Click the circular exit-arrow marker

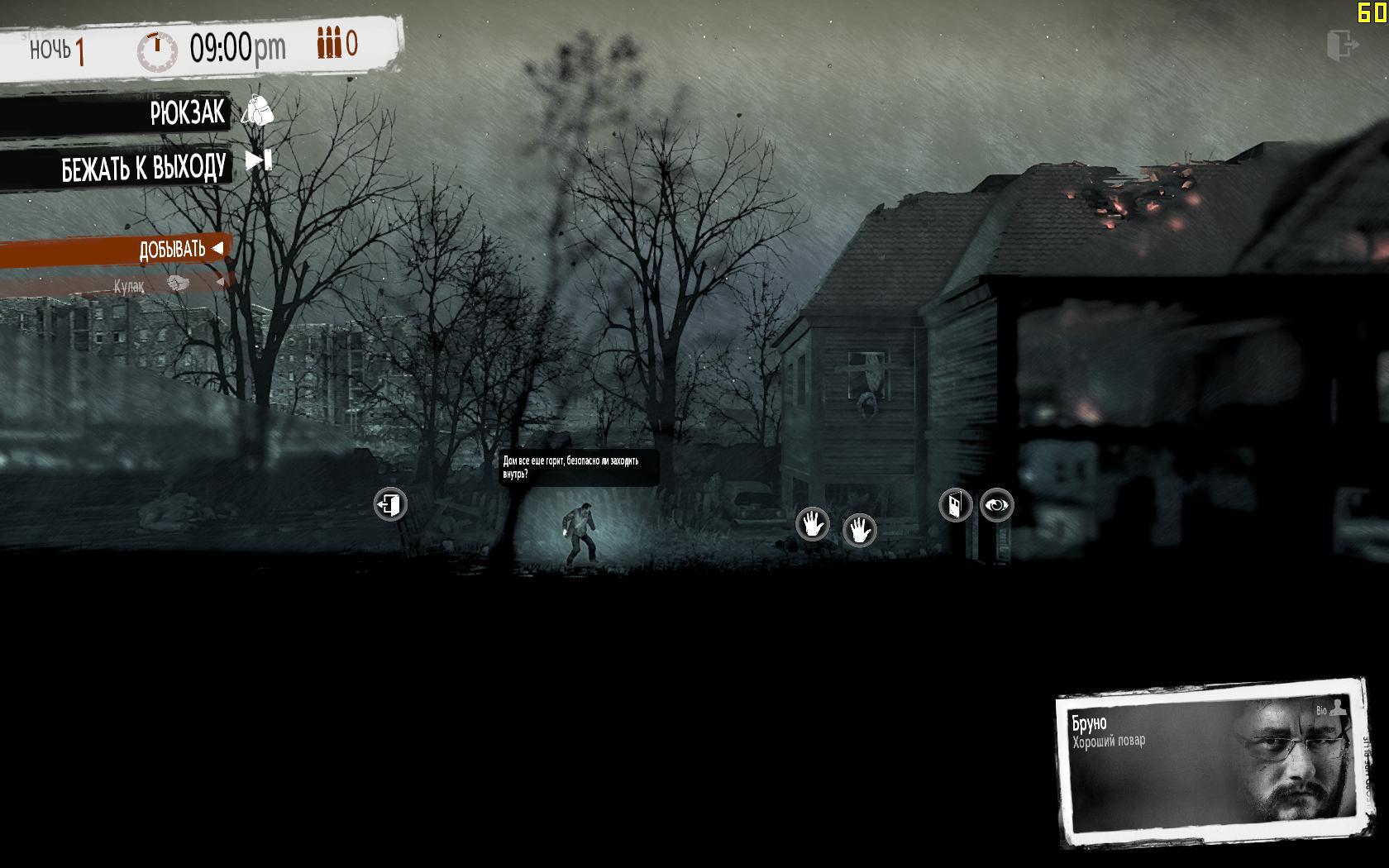point(390,504)
